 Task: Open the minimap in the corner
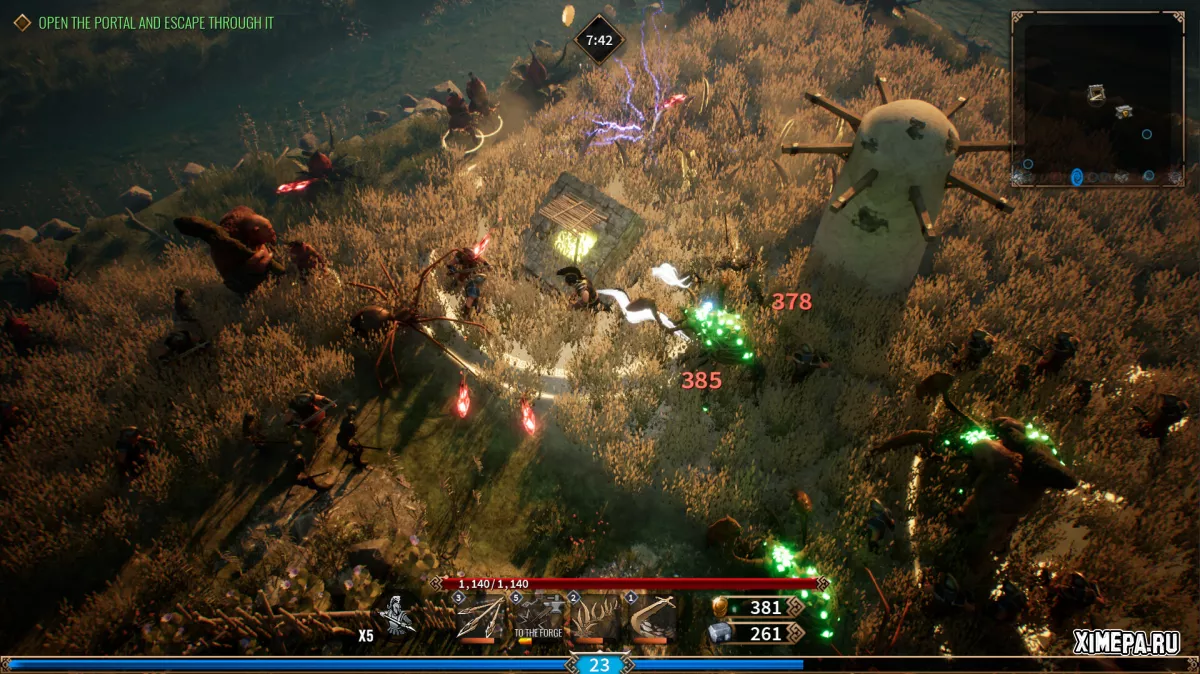click(1096, 99)
